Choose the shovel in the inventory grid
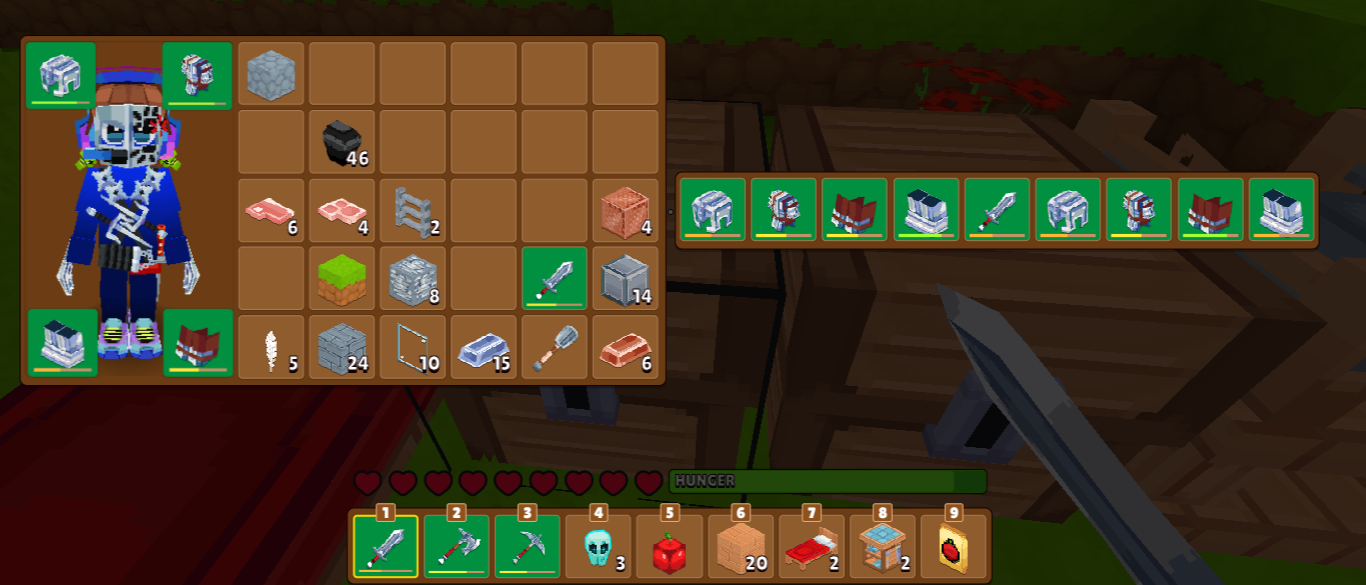The height and width of the screenshot is (585, 1366). click(x=554, y=347)
